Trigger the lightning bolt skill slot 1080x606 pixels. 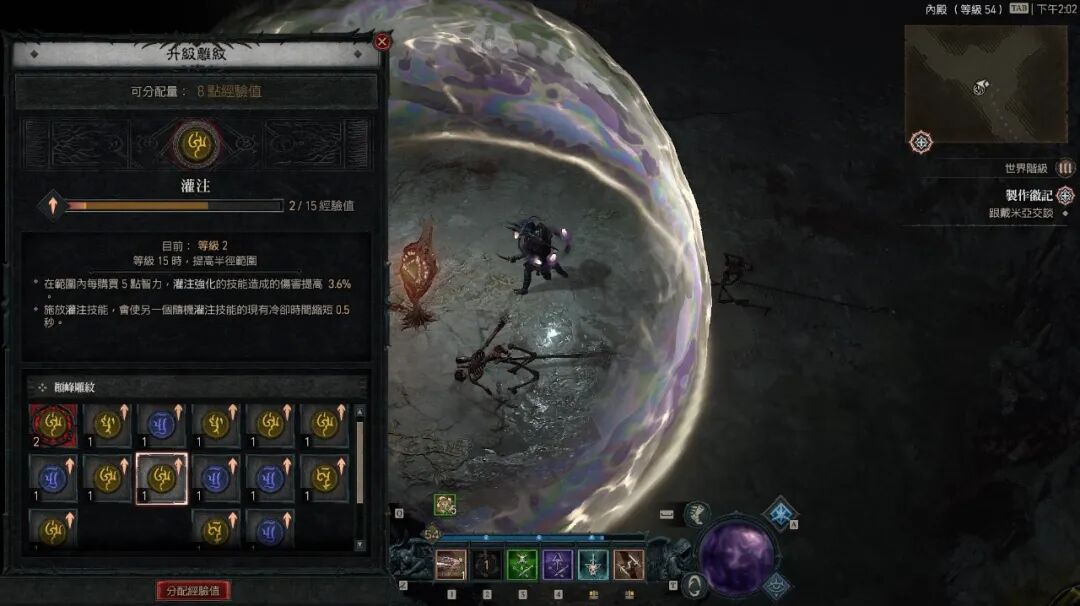coord(629,565)
